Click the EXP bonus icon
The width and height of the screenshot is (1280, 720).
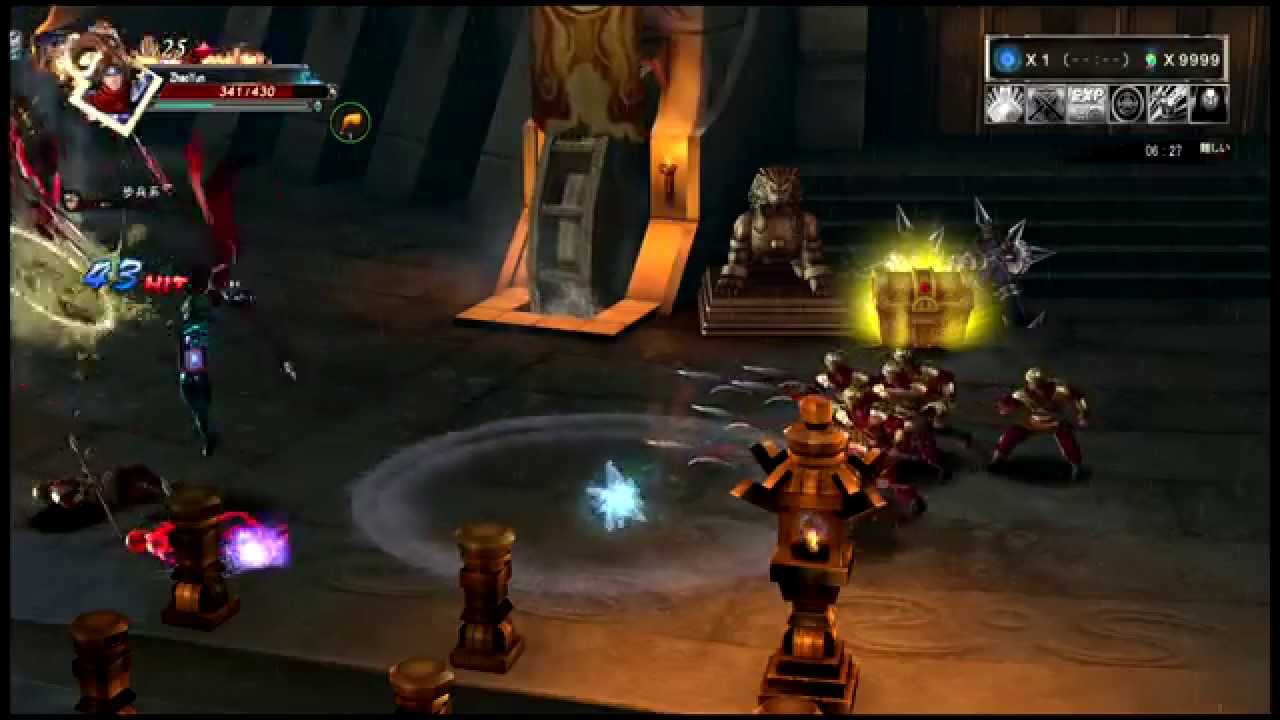coord(1086,104)
